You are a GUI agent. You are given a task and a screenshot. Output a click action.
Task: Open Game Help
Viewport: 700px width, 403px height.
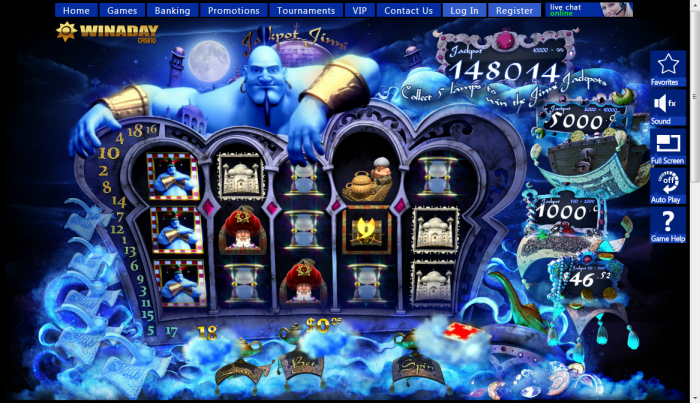point(667,226)
